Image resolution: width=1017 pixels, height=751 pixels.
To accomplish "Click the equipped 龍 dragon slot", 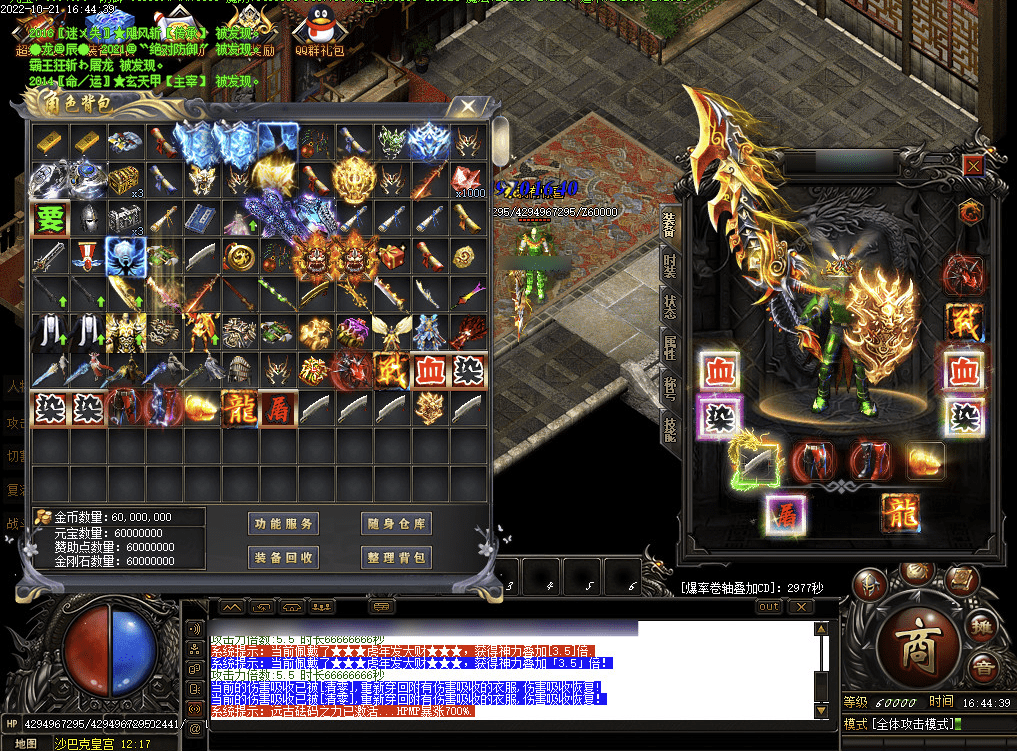I will point(900,512).
